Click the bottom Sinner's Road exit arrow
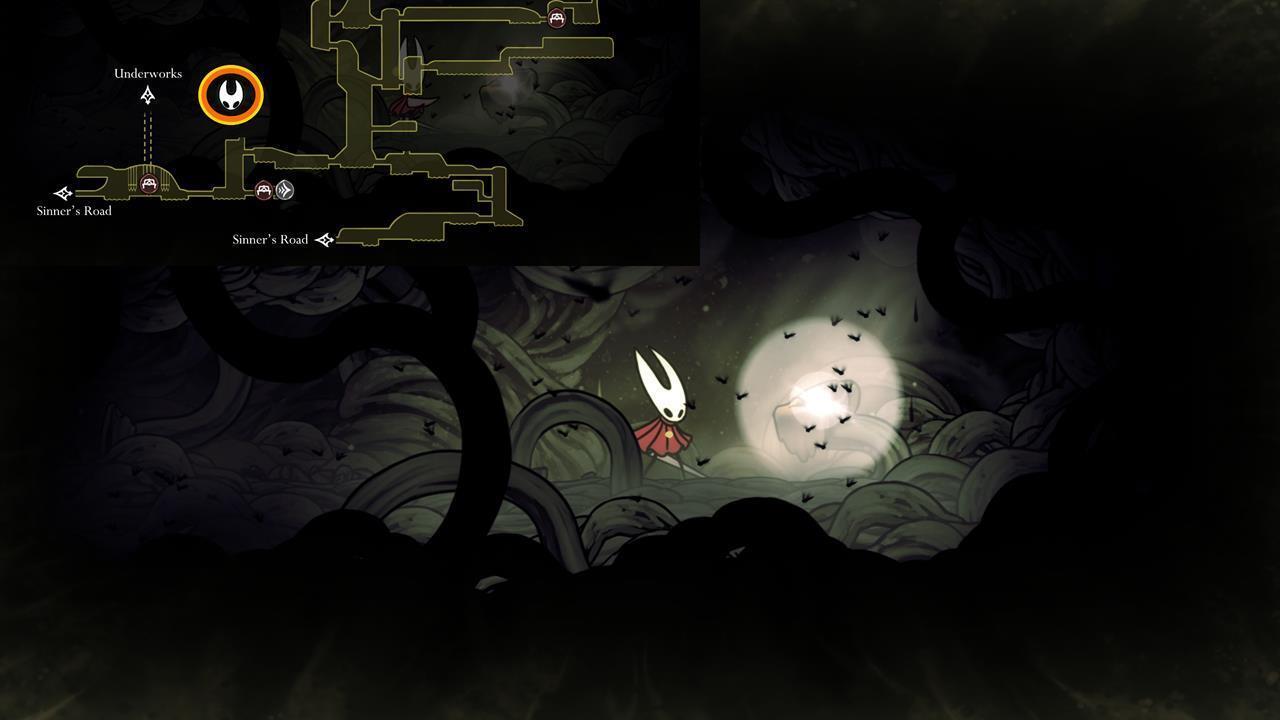The image size is (1280, 720). coord(324,239)
